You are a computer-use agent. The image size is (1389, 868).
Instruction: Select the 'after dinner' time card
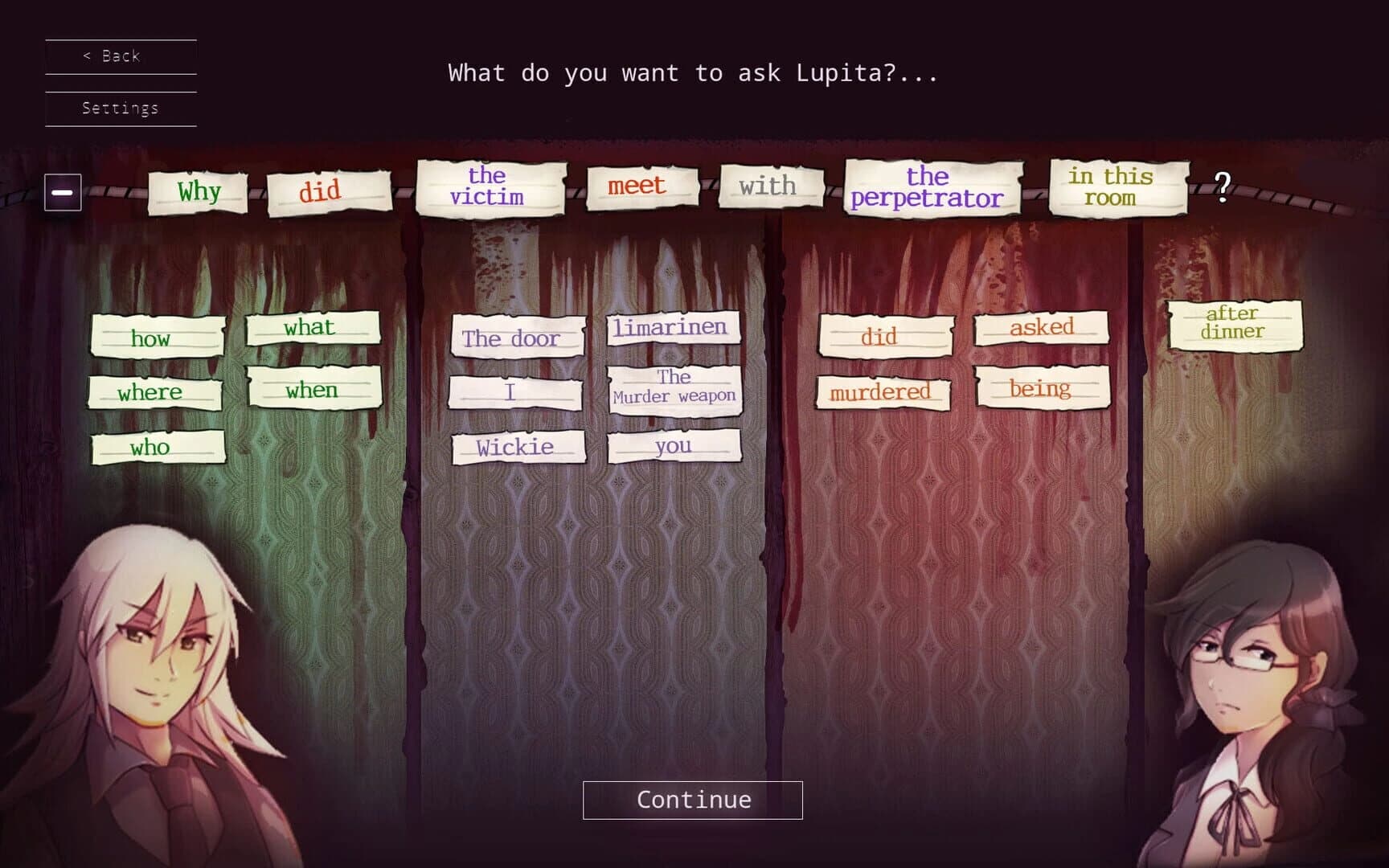pyautogui.click(x=1233, y=320)
